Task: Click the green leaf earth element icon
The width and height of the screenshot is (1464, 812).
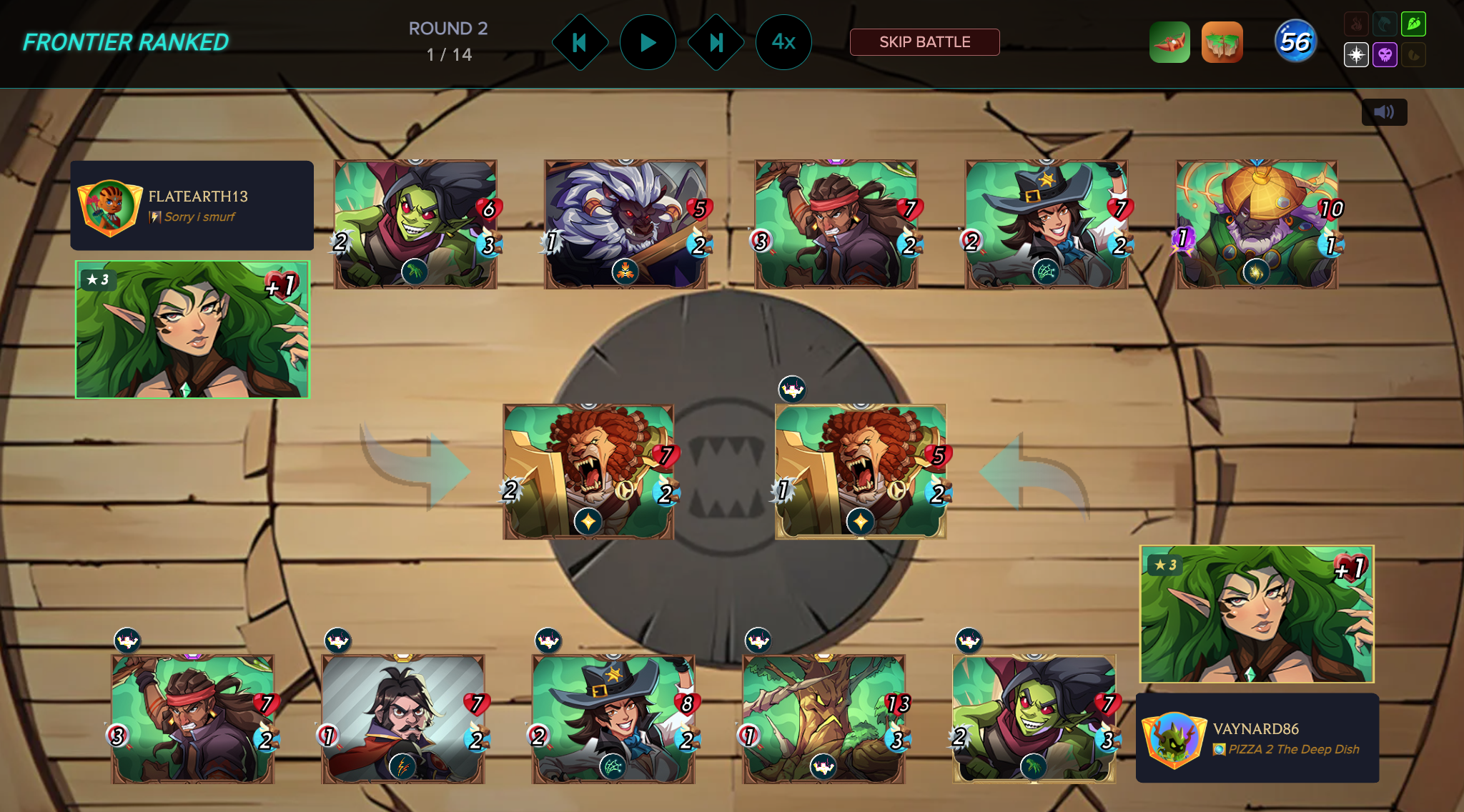Action: [1413, 24]
